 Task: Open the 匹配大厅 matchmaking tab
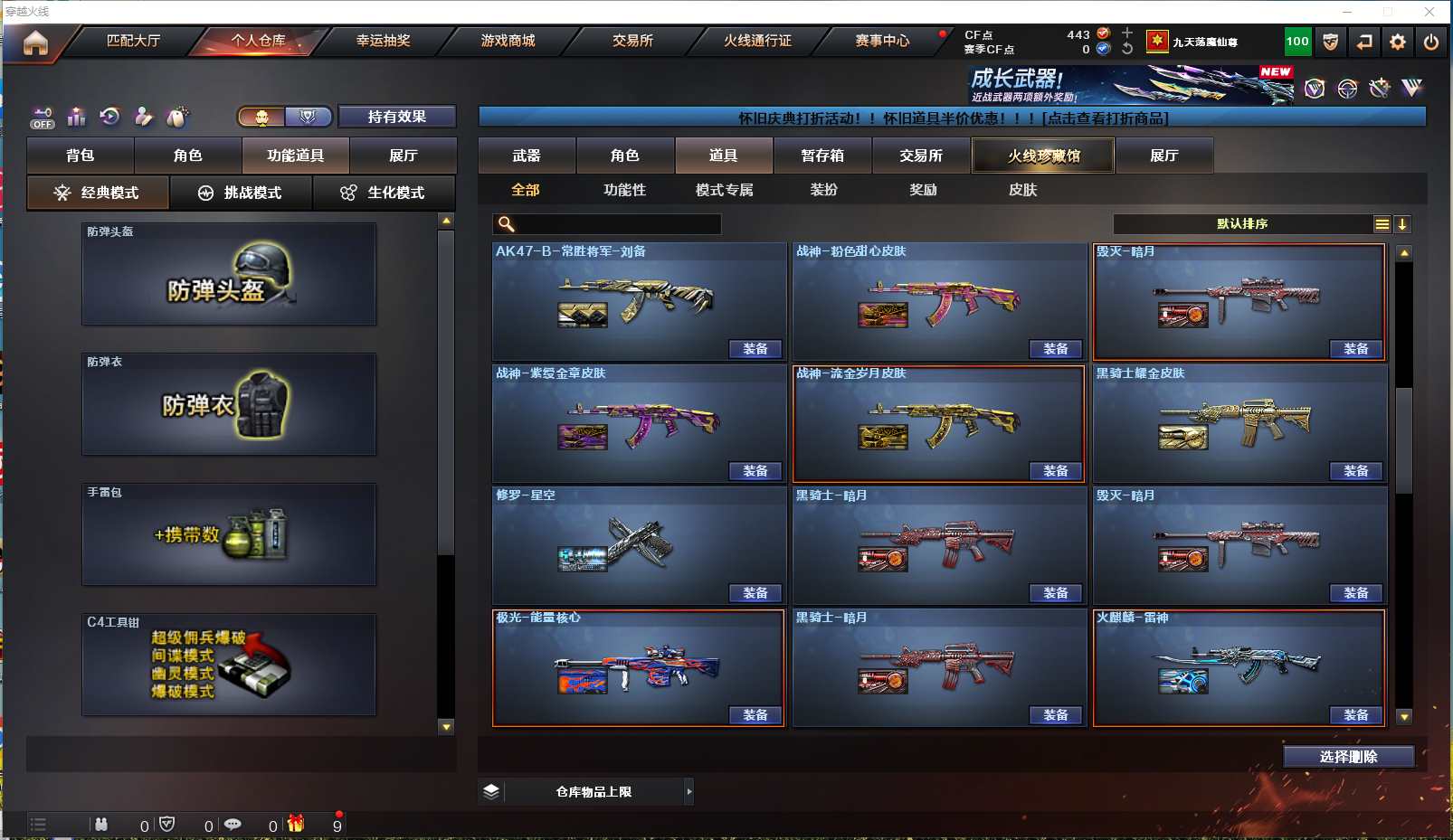[x=133, y=41]
